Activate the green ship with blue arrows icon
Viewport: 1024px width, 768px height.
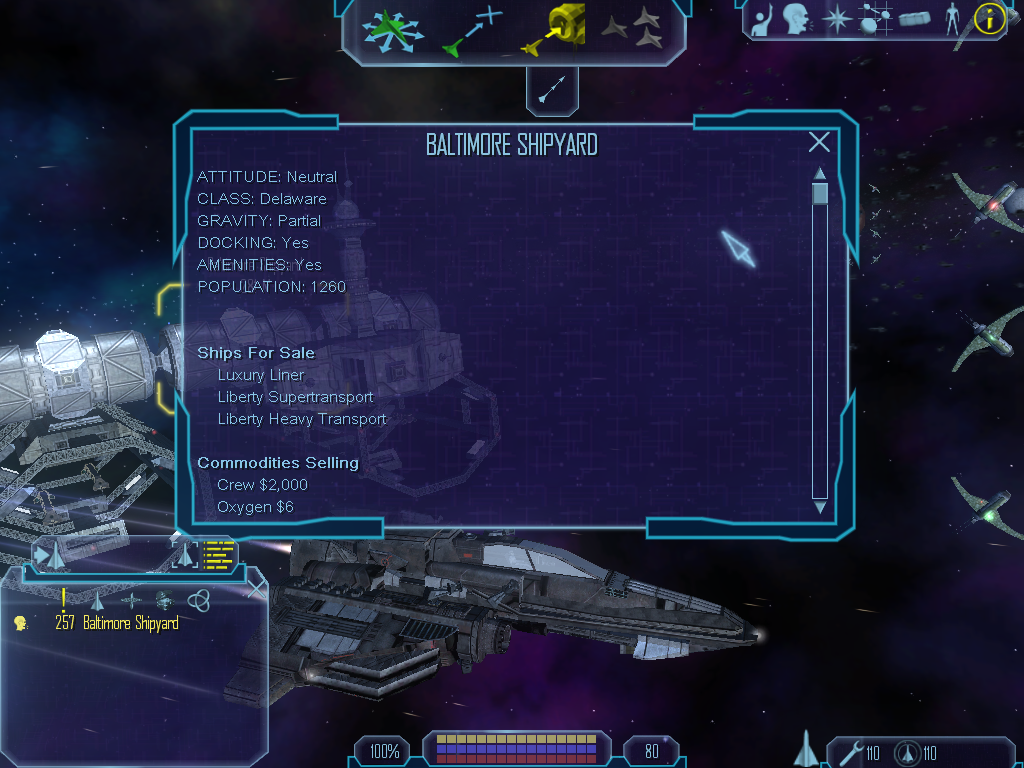[x=393, y=30]
